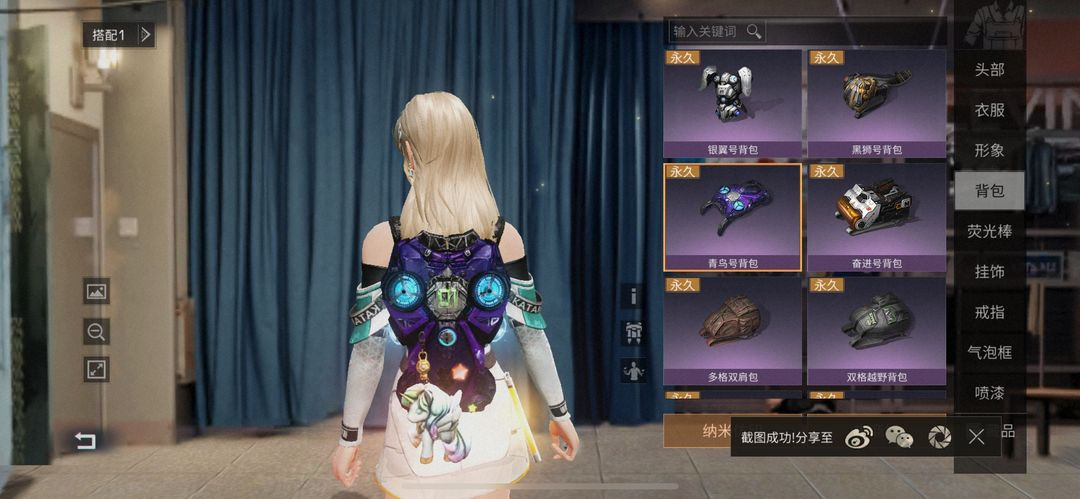Open the 荧光棒 glow stick tab

coord(989,231)
